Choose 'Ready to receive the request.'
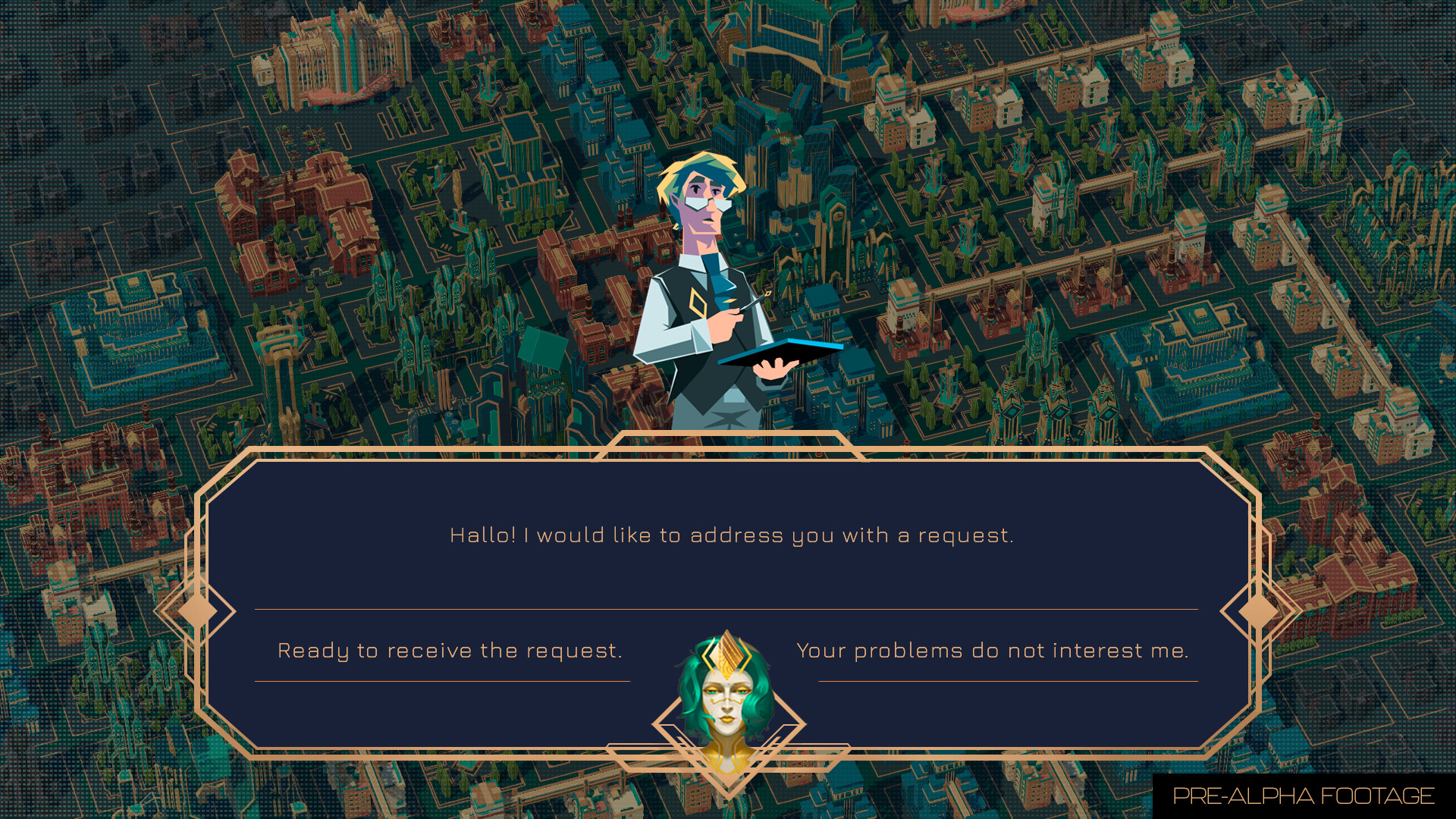The image size is (1456, 819). (x=450, y=649)
